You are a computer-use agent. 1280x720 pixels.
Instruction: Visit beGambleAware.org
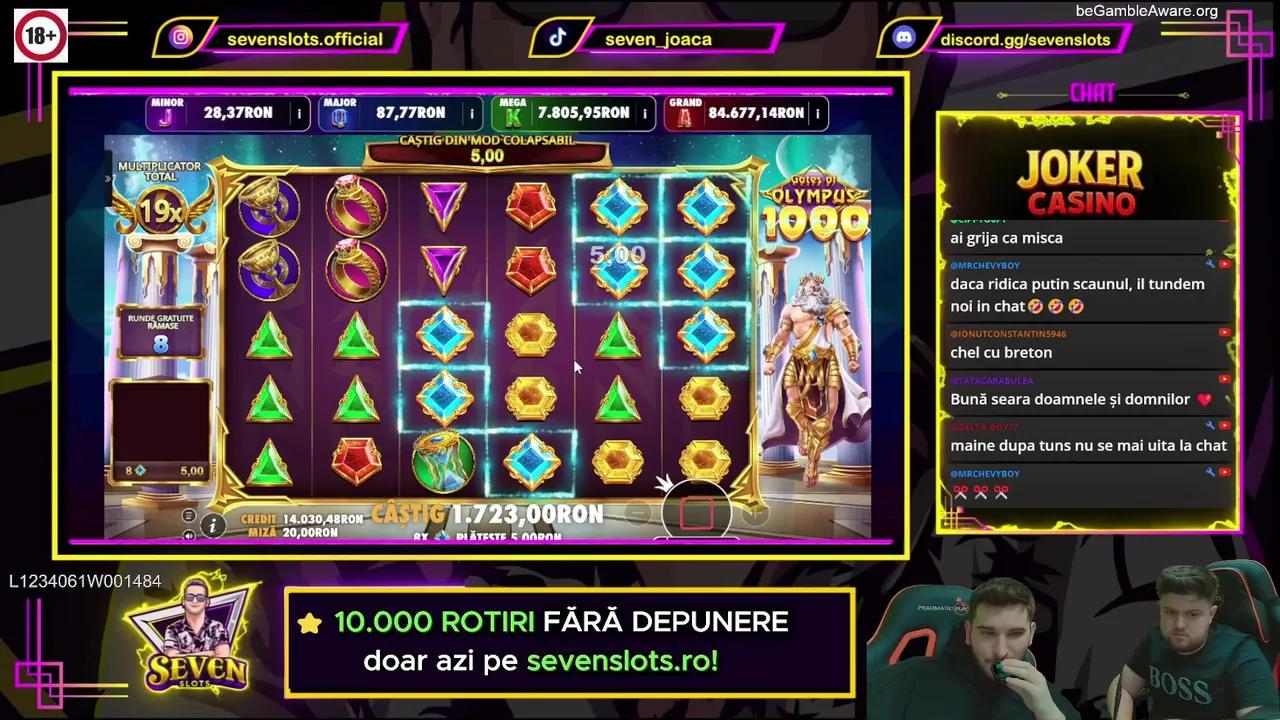1147,12
